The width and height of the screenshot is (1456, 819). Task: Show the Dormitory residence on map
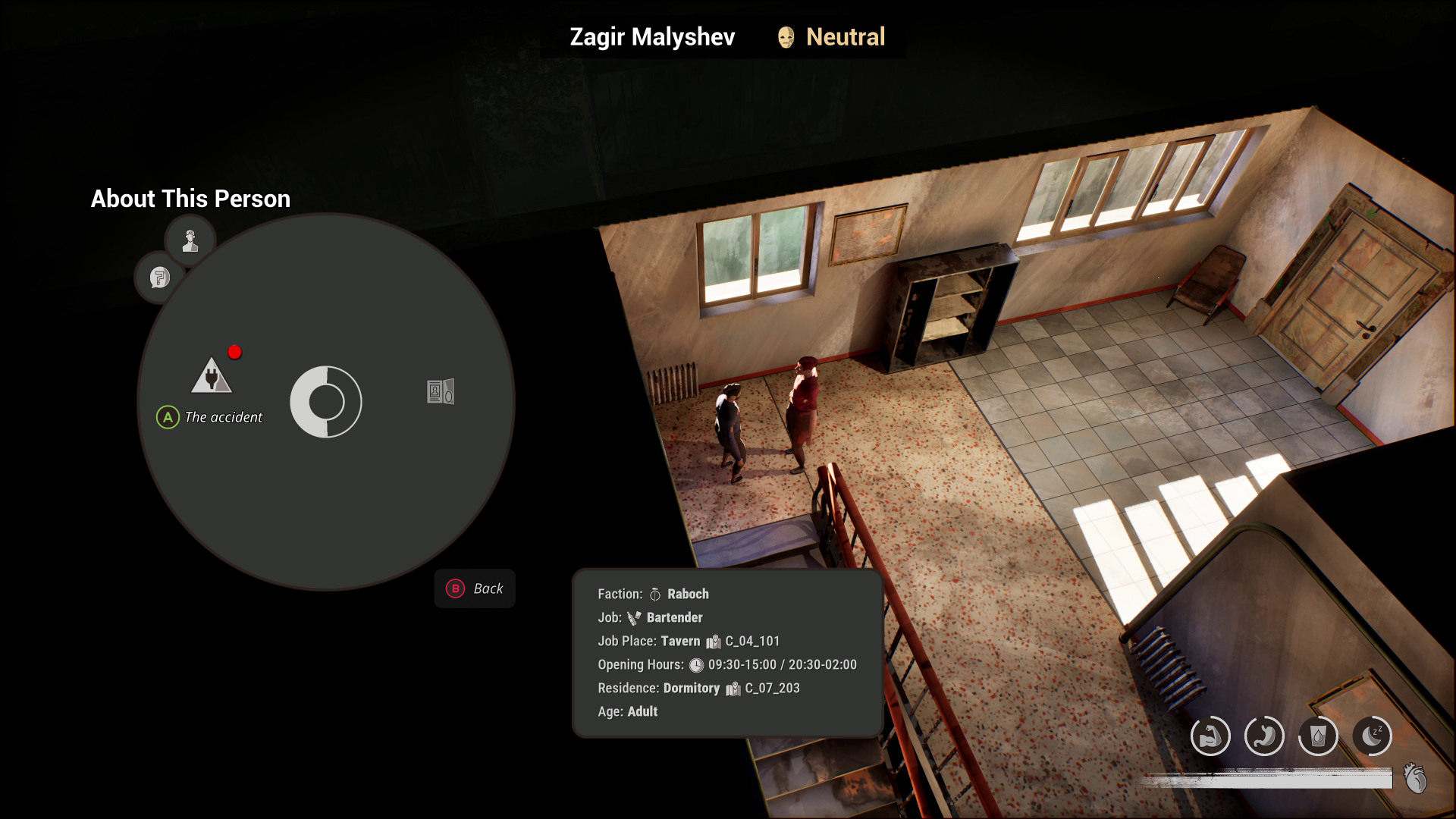coord(733,689)
